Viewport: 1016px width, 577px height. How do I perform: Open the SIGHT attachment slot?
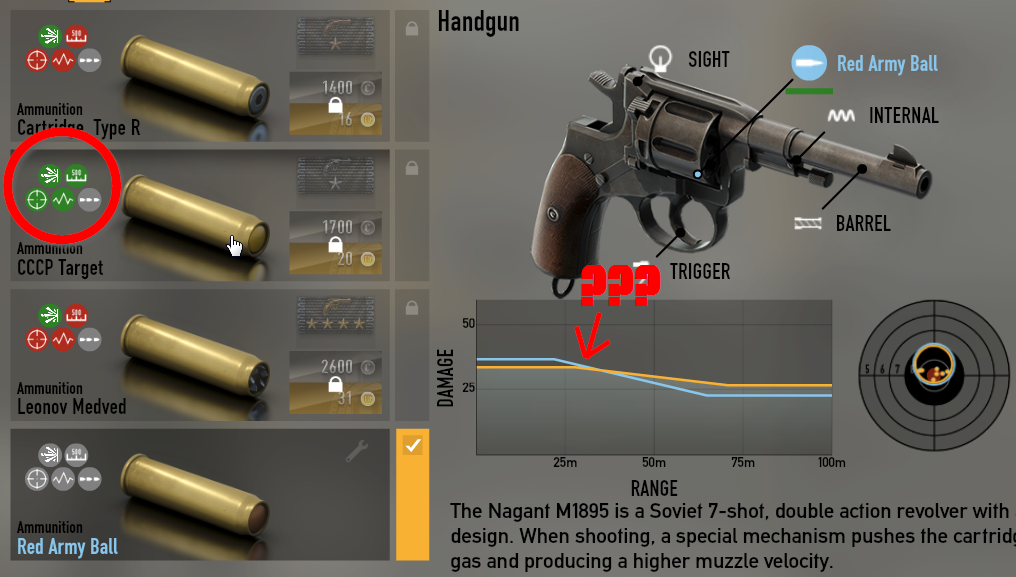pos(660,60)
